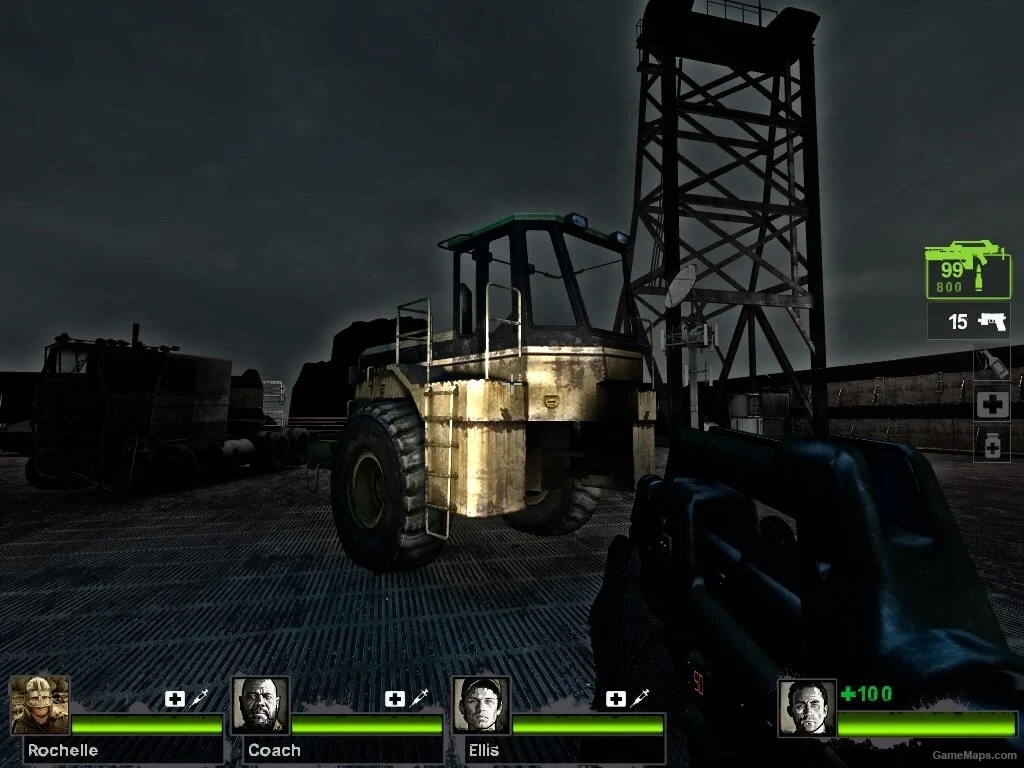This screenshot has height=768, width=1024.
Task: Select the first aid kit slot
Action: [x=992, y=404]
